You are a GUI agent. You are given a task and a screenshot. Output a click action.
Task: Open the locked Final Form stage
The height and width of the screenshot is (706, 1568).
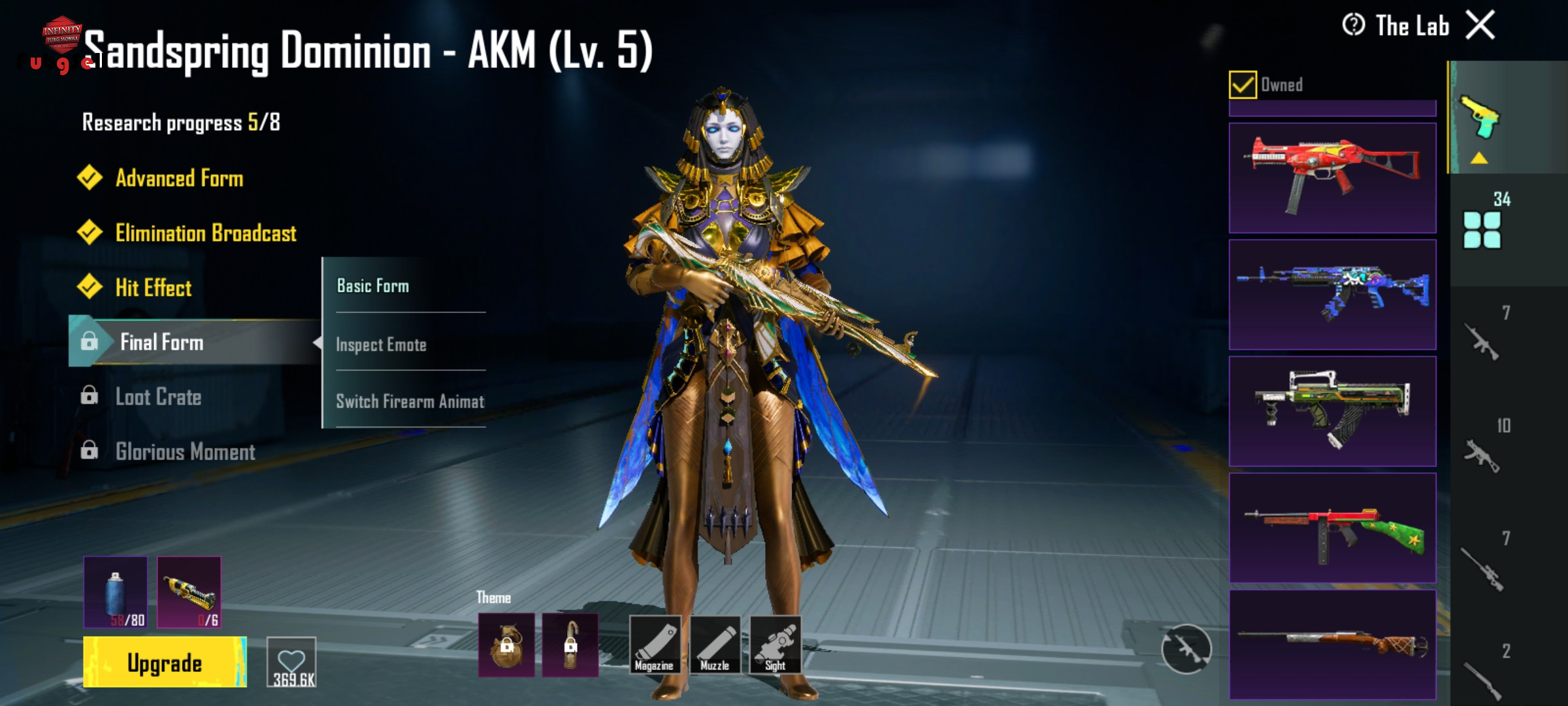pos(161,342)
